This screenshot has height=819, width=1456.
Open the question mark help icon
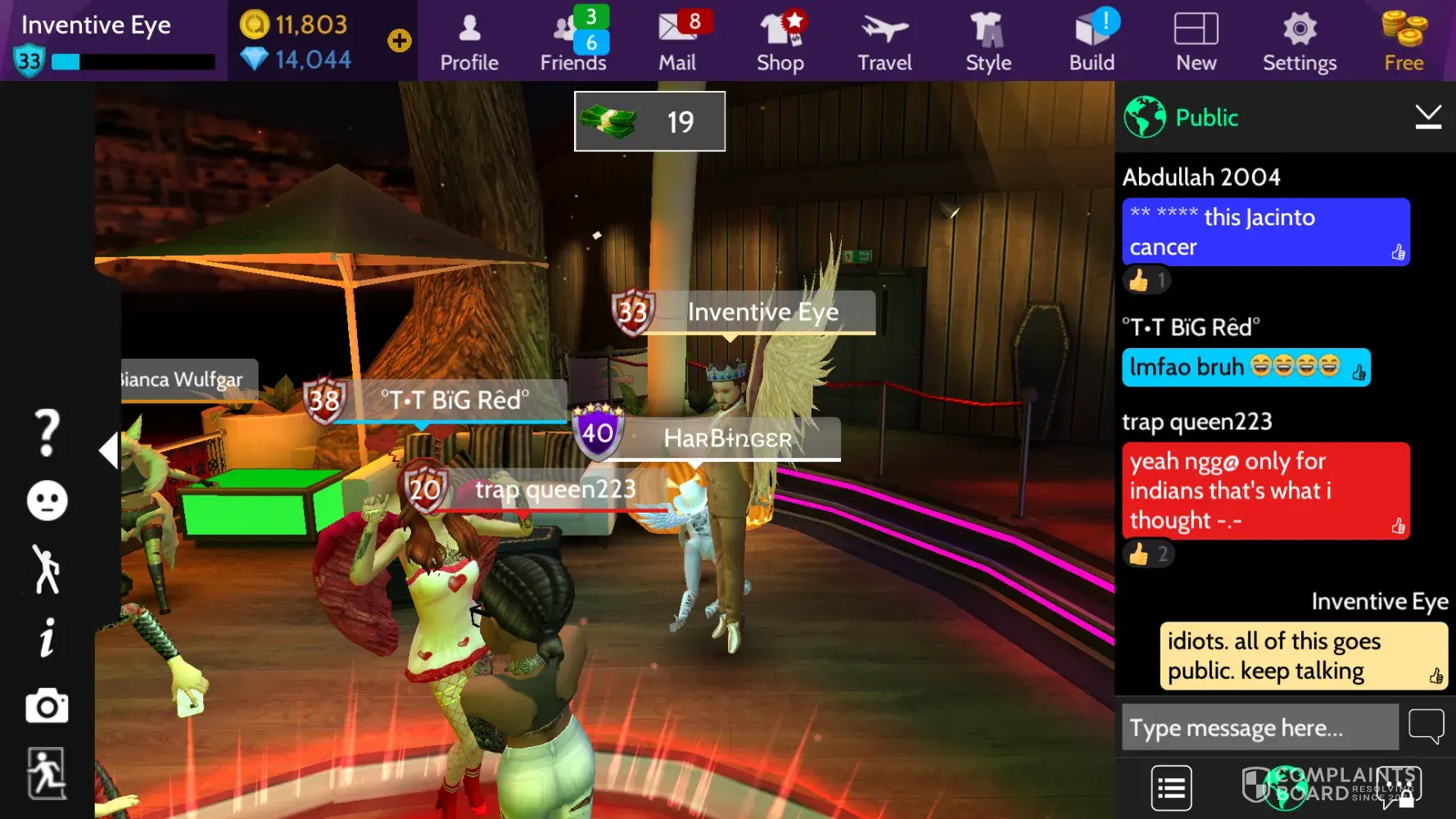coord(47,432)
